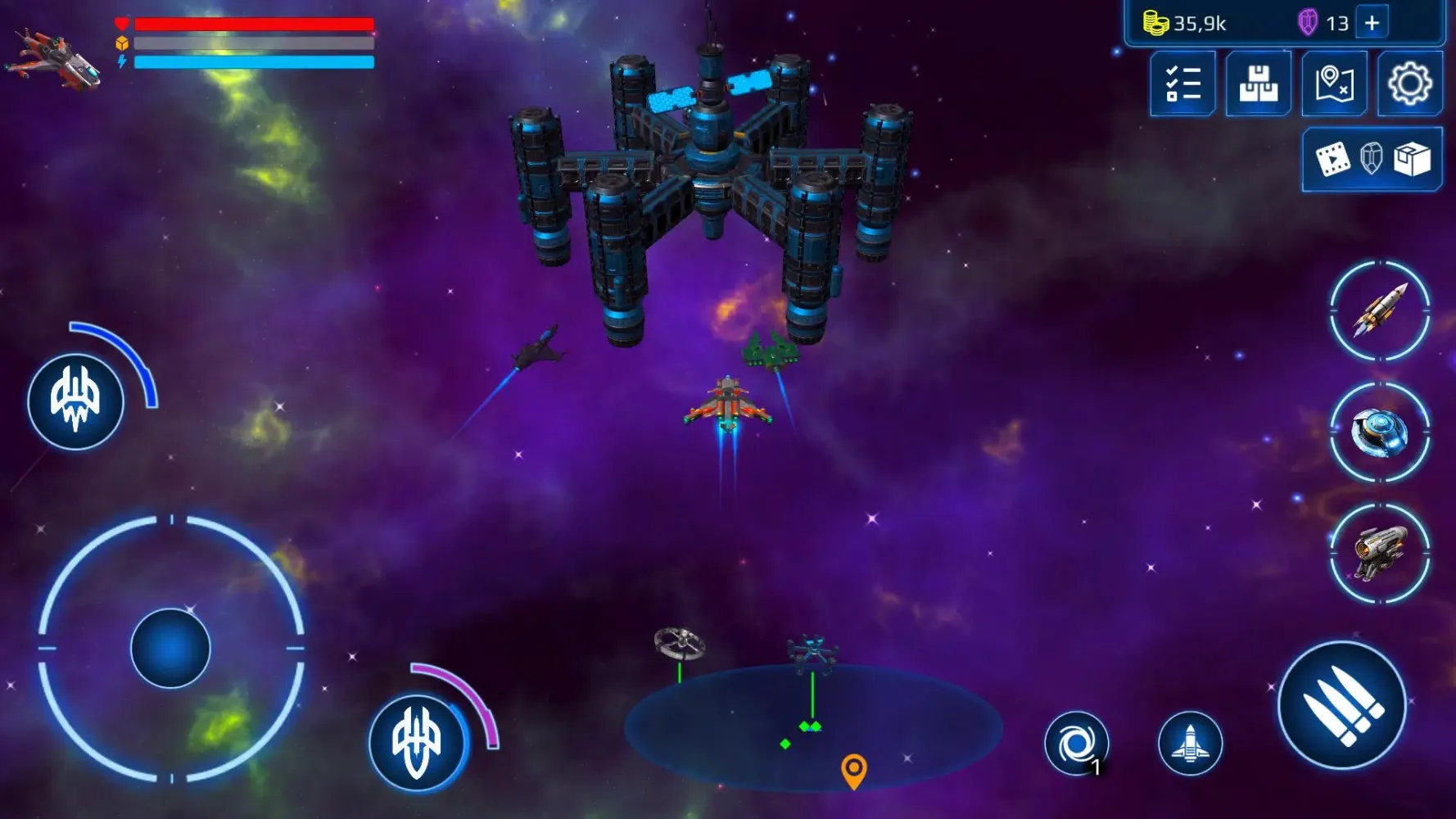The height and width of the screenshot is (819, 1456).
Task: Open the galaxy map
Action: [x=1334, y=84]
